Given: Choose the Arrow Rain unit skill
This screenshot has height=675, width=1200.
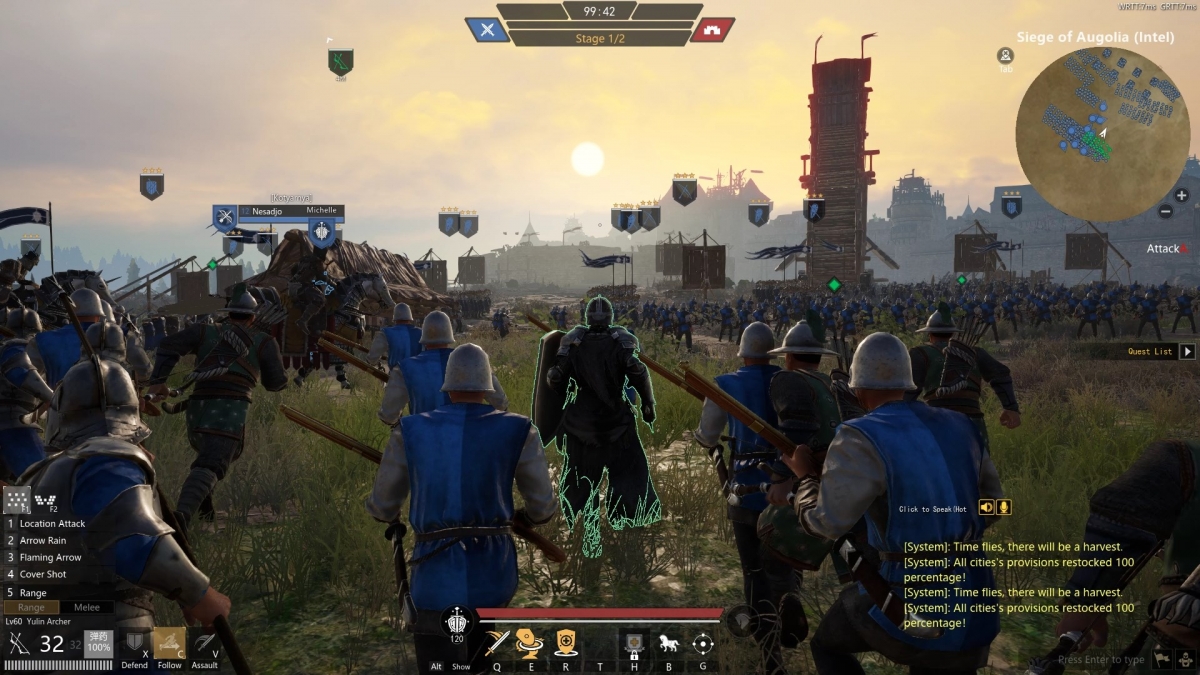Looking at the screenshot, I should coord(42,541).
